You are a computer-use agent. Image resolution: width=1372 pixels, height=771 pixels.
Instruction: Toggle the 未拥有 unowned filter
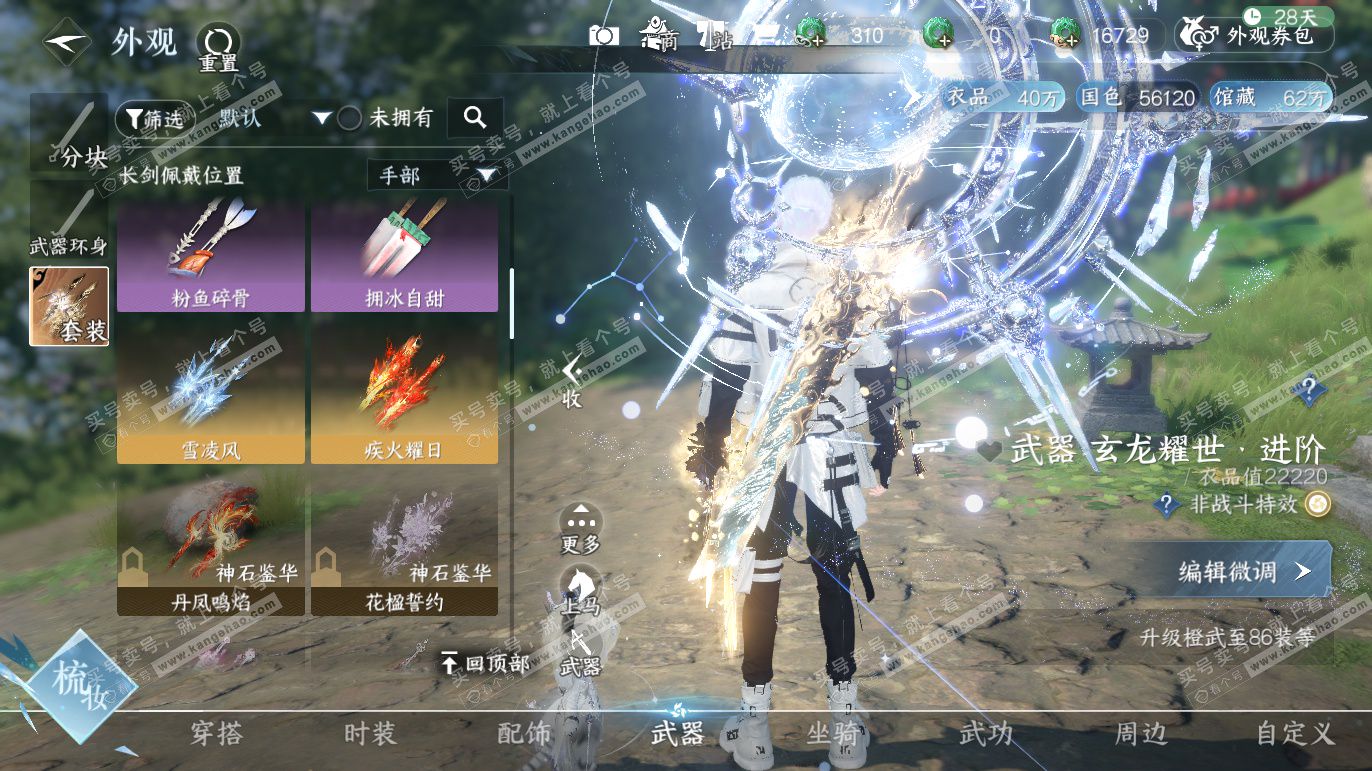(x=349, y=118)
